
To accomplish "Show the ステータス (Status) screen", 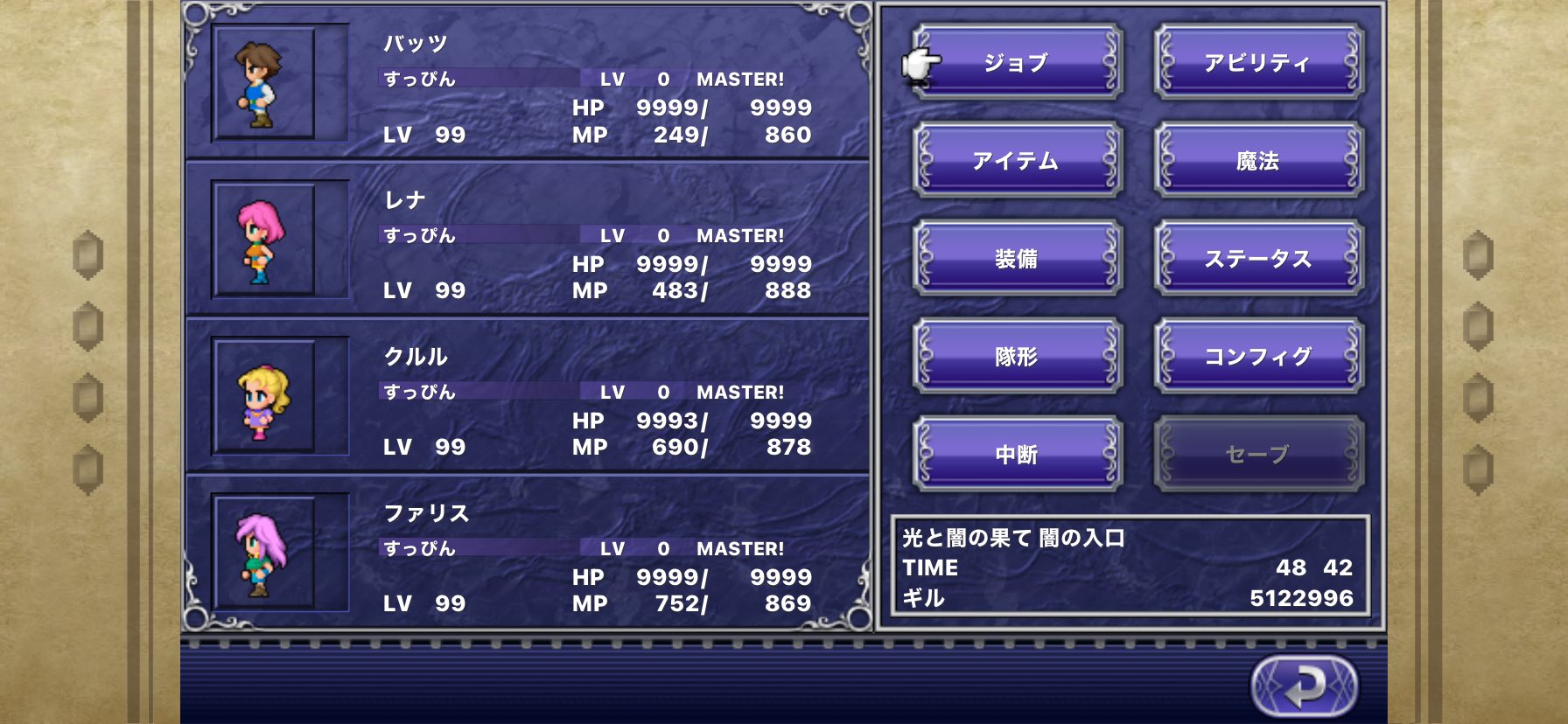I will point(1258,258).
